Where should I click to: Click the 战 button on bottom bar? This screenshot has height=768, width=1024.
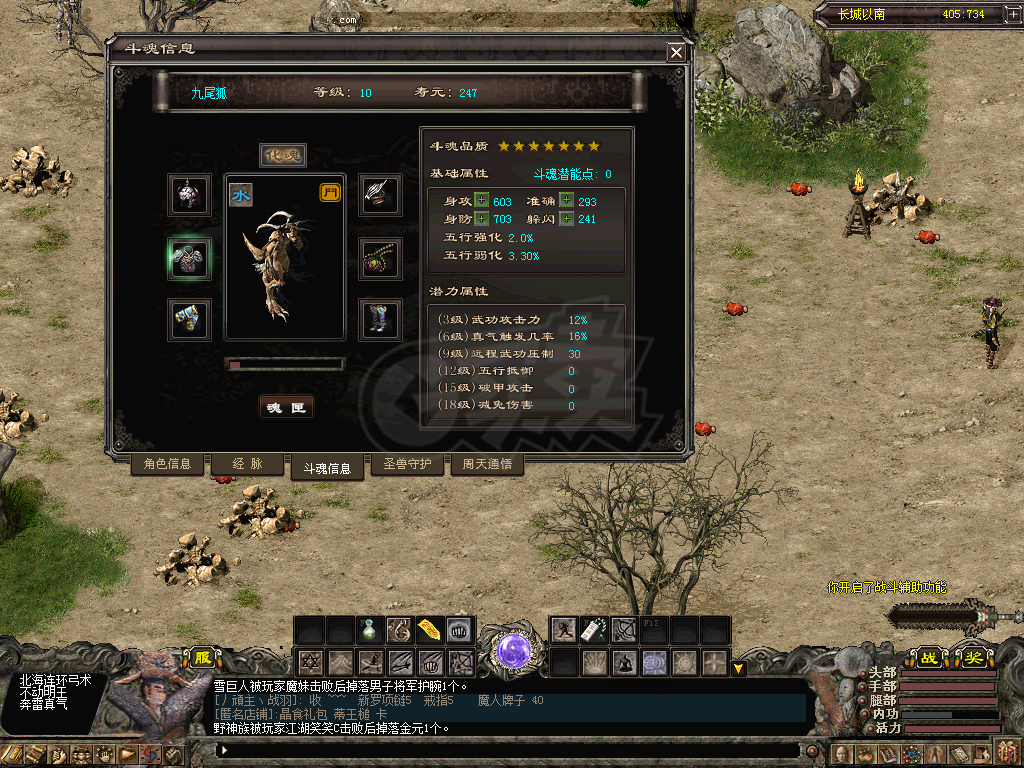(x=929, y=657)
